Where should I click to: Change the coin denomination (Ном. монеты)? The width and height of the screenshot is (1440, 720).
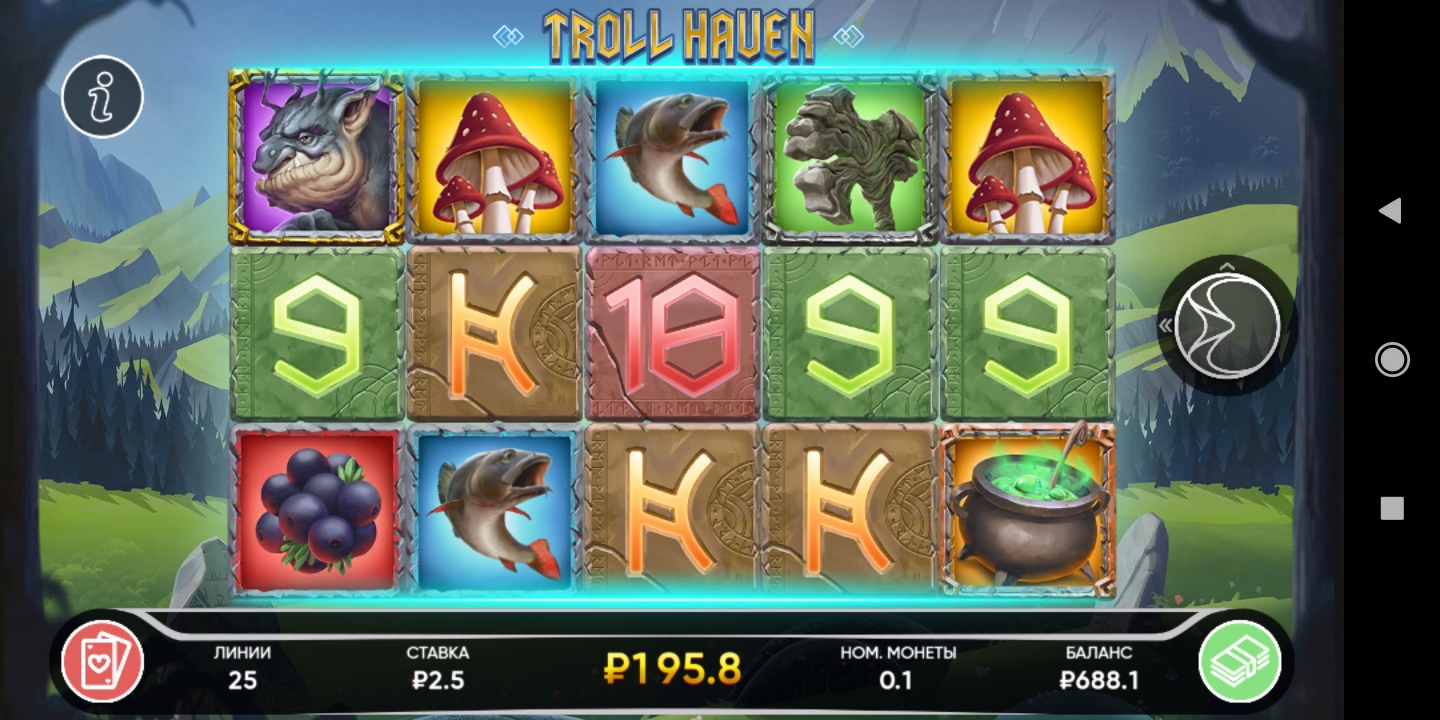click(897, 668)
